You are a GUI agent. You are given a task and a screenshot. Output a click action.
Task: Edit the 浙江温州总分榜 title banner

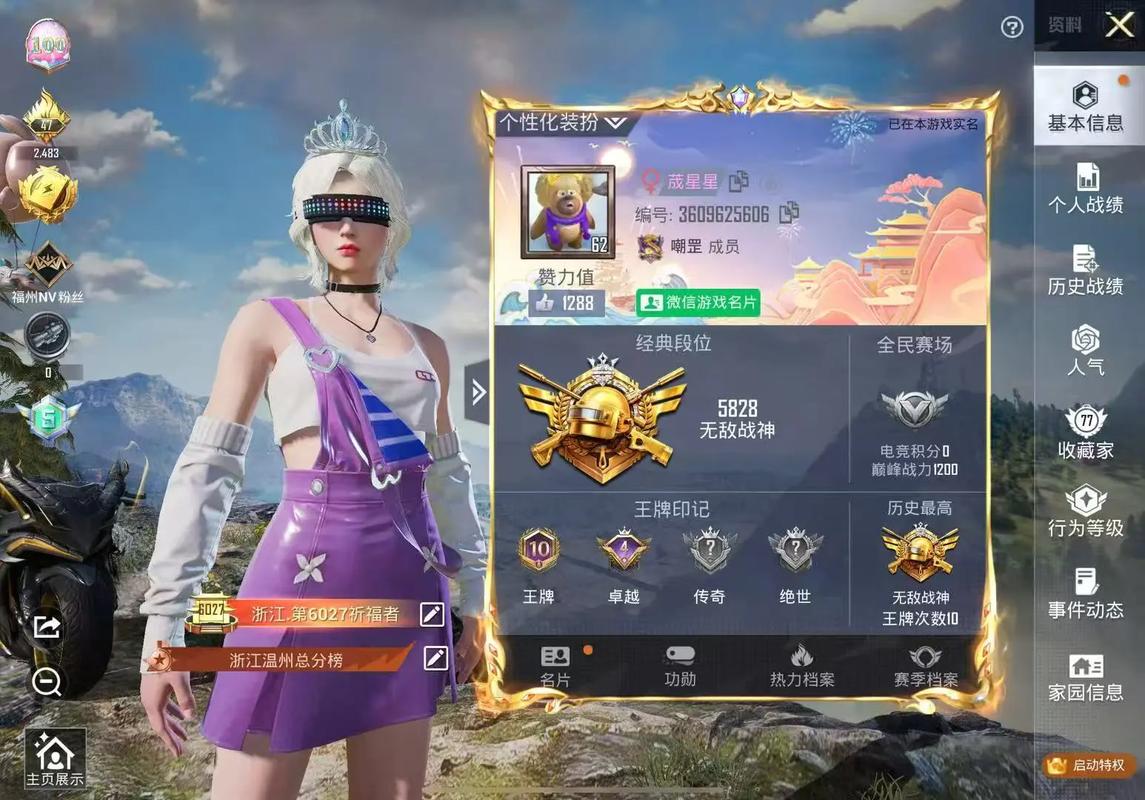(x=435, y=658)
